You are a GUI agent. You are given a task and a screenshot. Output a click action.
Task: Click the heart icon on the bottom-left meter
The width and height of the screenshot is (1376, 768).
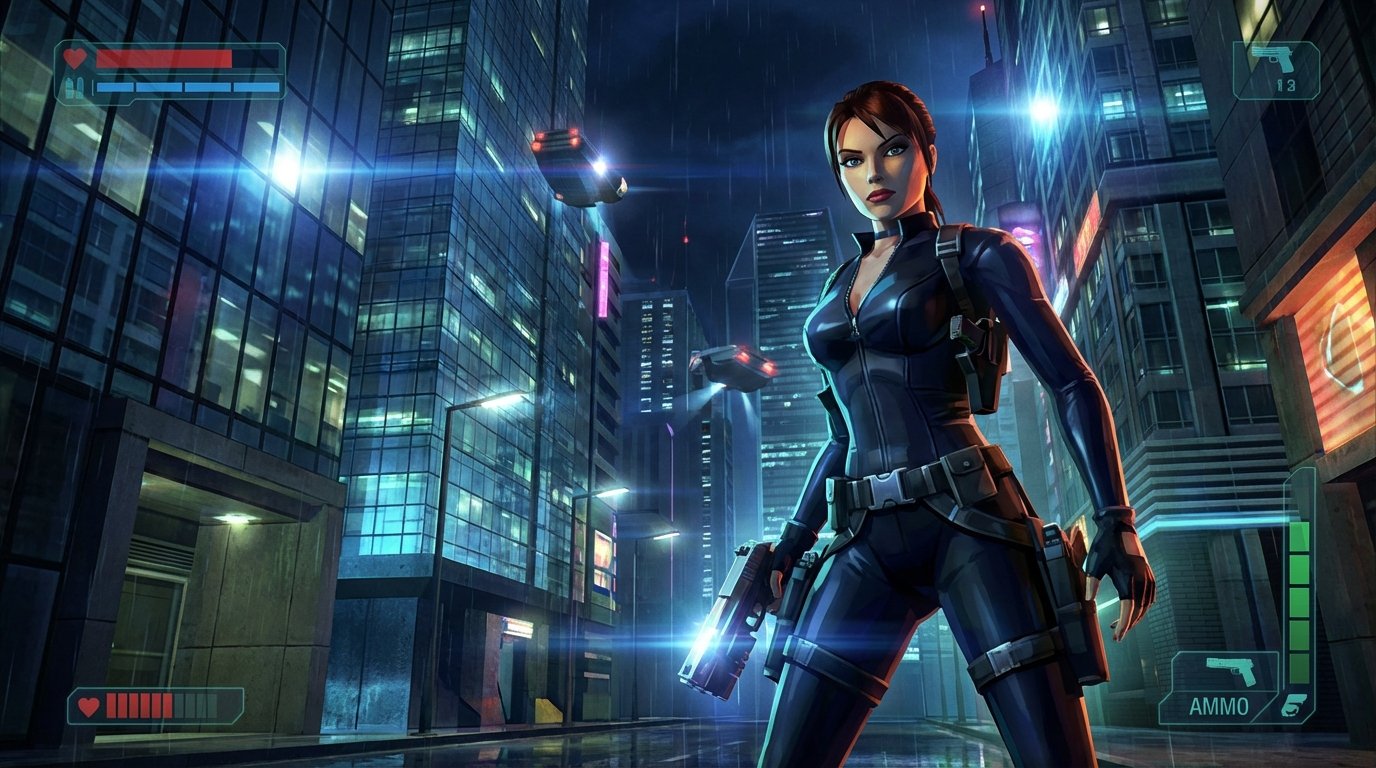point(90,705)
